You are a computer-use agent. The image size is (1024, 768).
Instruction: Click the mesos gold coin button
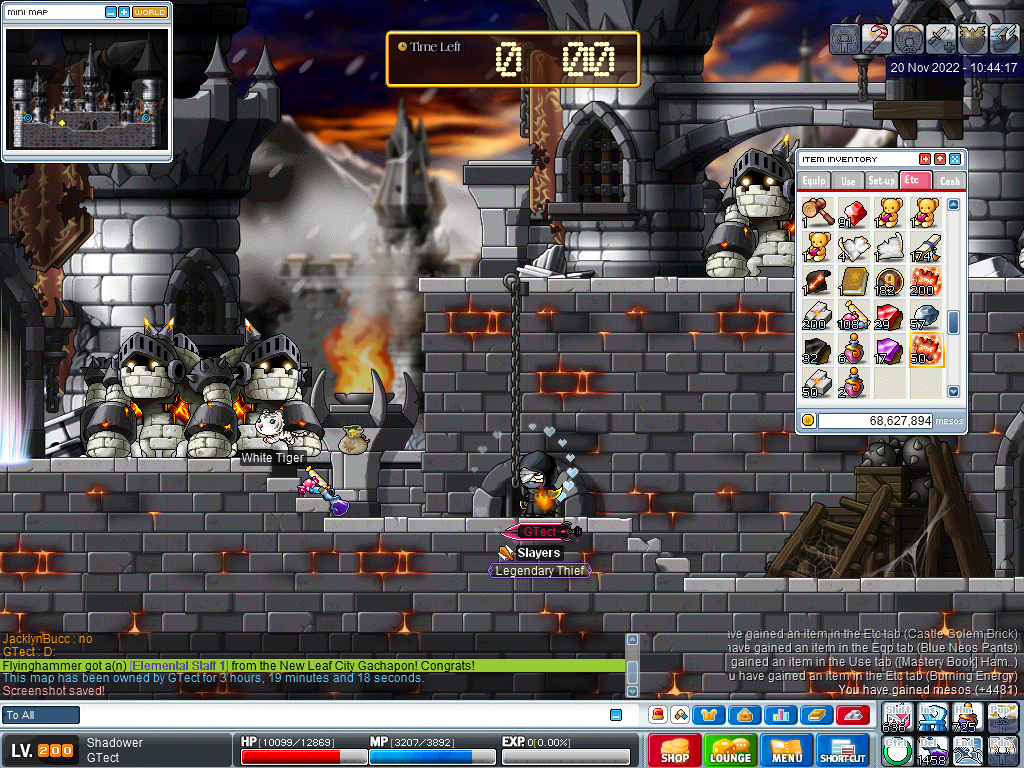[x=808, y=421]
